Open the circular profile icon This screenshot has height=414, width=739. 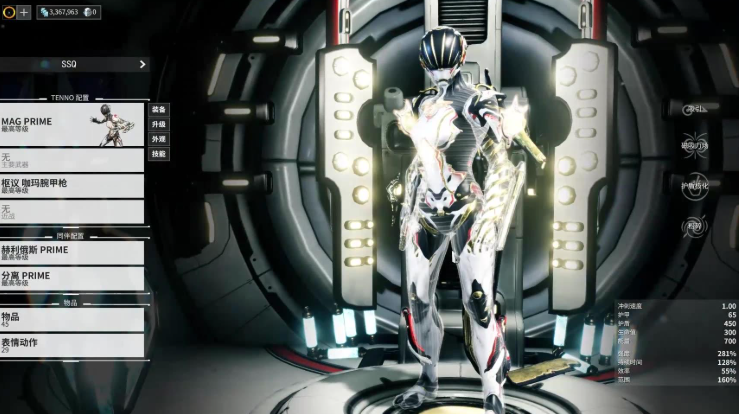(9, 12)
